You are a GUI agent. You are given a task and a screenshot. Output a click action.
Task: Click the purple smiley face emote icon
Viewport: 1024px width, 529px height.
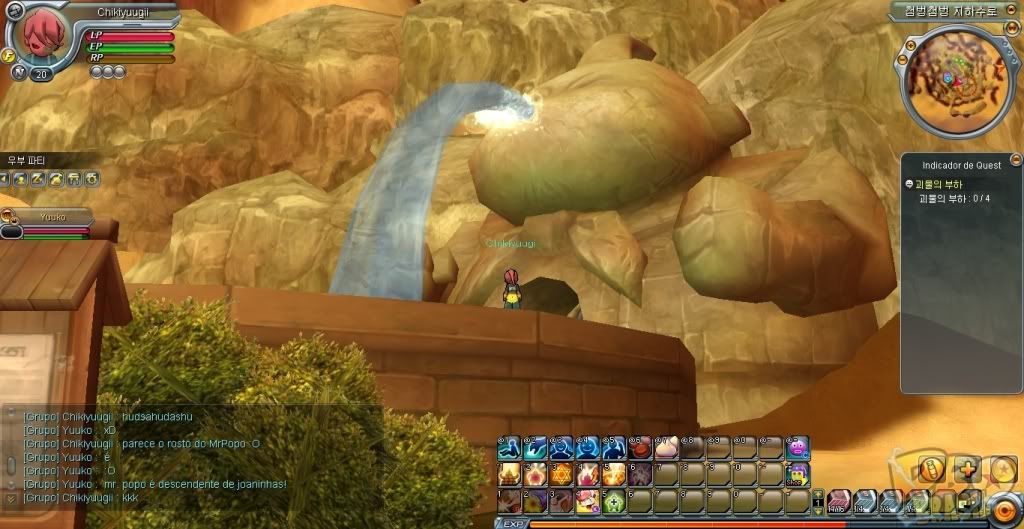[x=797, y=447]
